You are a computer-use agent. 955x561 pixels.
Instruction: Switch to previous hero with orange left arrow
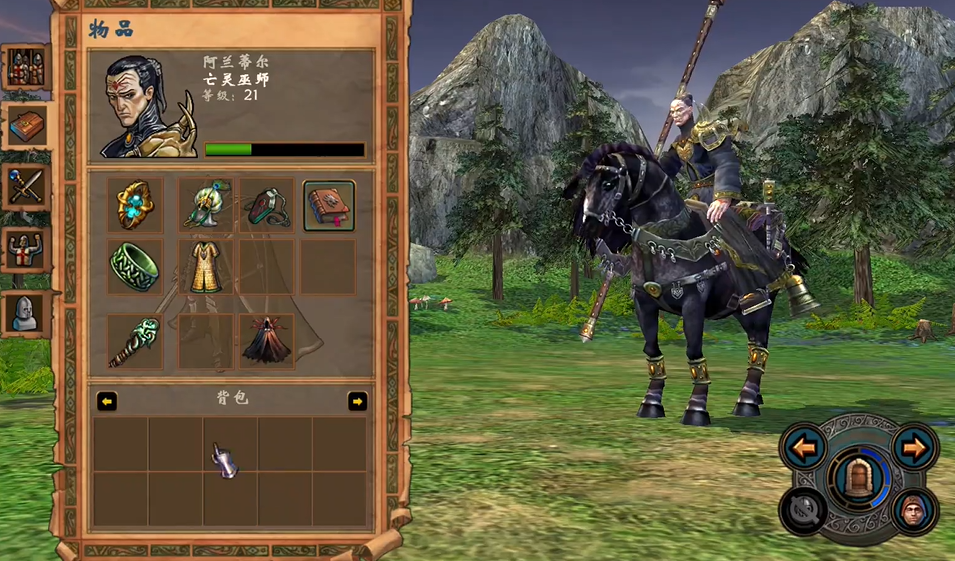point(805,447)
